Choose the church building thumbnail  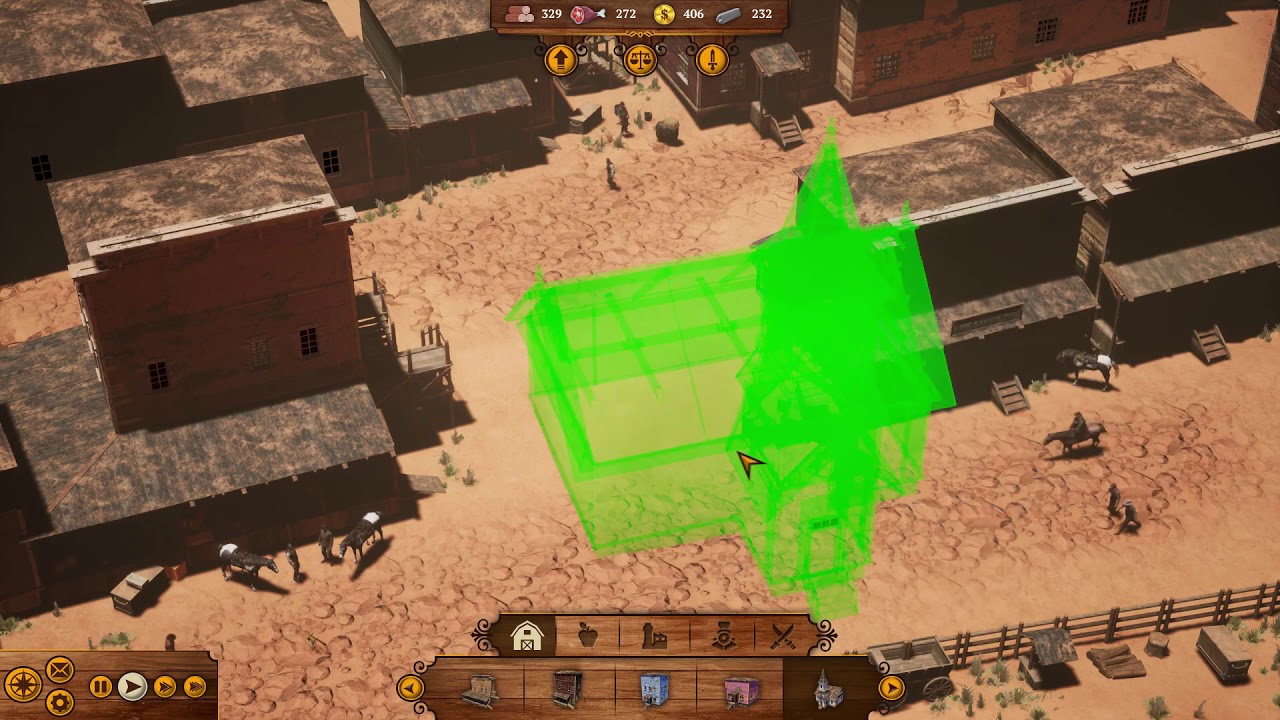(x=828, y=690)
